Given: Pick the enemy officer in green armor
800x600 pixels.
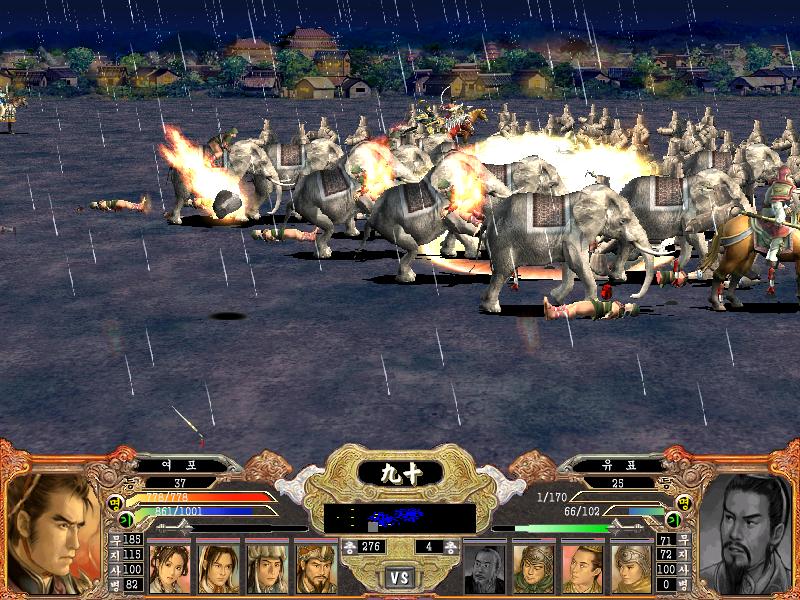Looking at the screenshot, I should pos(534,568).
